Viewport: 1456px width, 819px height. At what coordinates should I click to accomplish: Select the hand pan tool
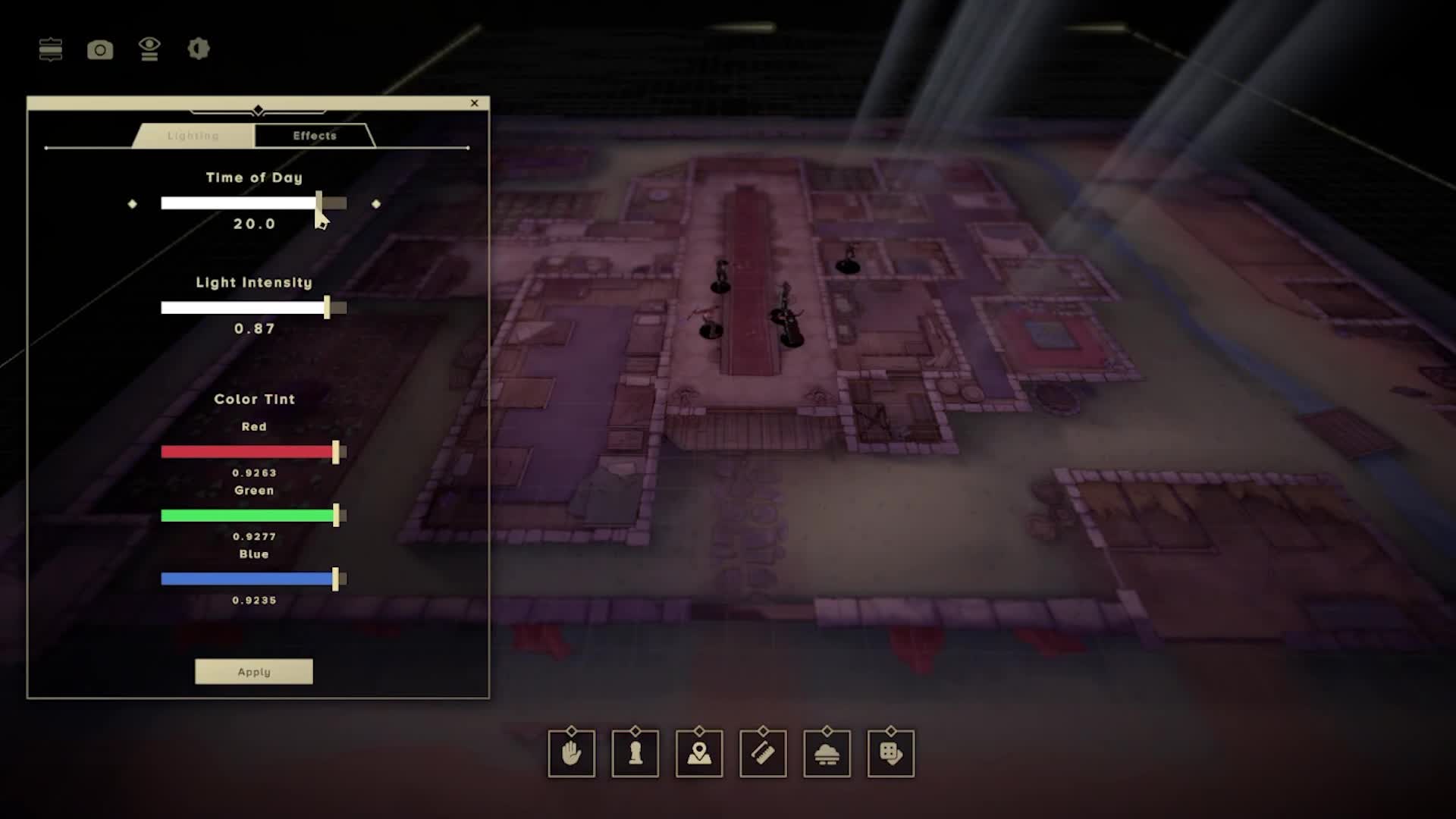[572, 753]
